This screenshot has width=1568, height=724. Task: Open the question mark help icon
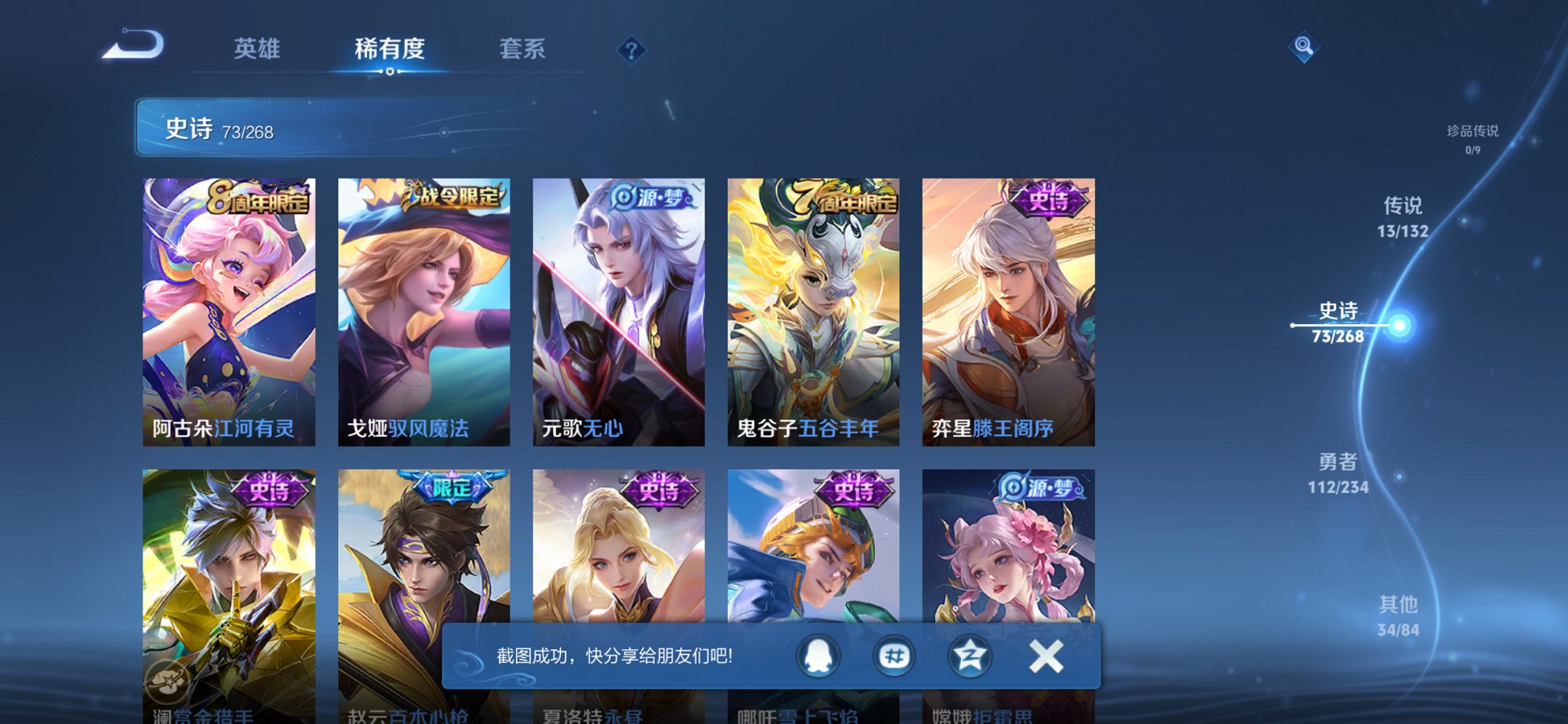click(632, 49)
